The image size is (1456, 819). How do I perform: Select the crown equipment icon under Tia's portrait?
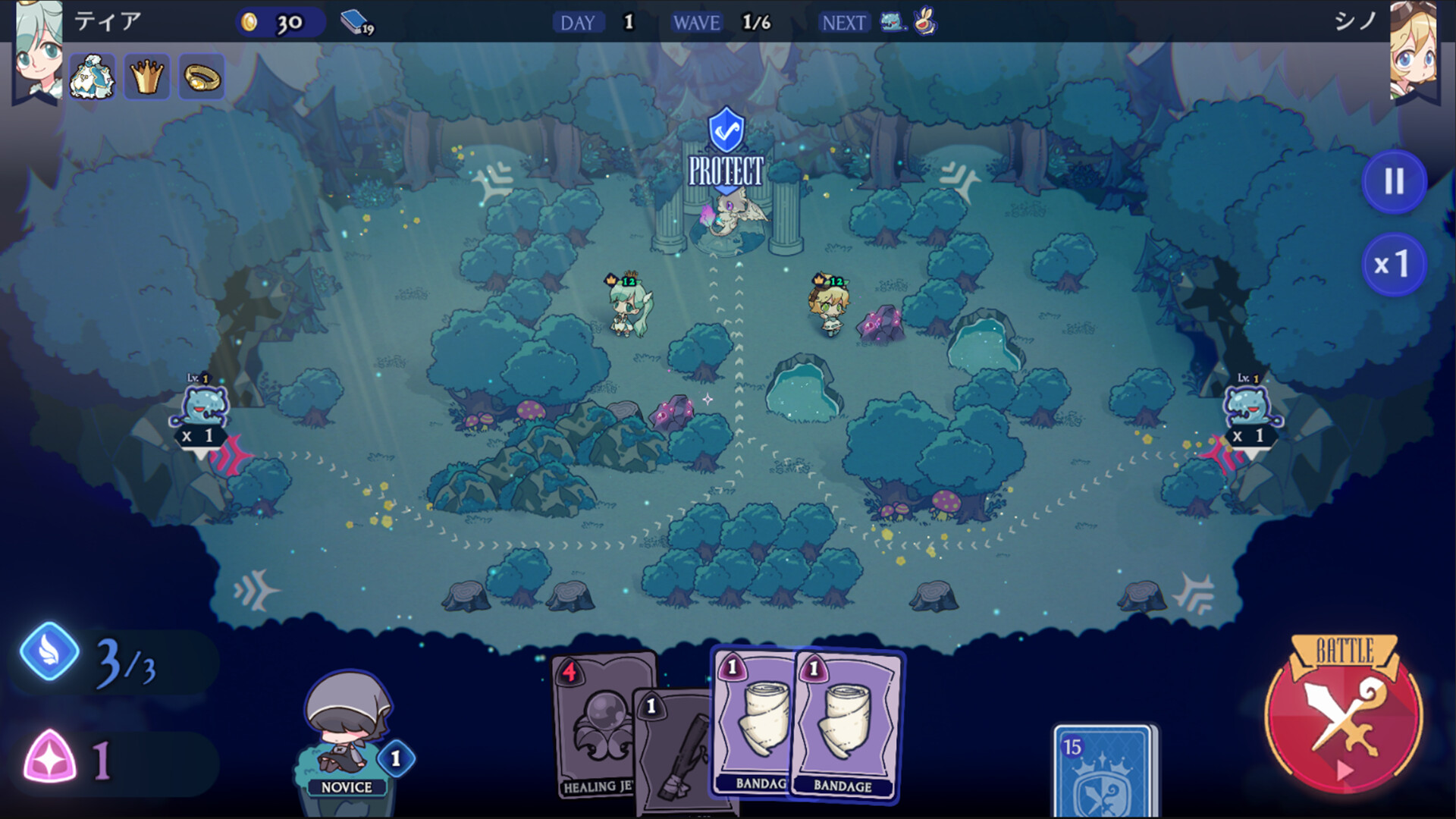tap(147, 76)
